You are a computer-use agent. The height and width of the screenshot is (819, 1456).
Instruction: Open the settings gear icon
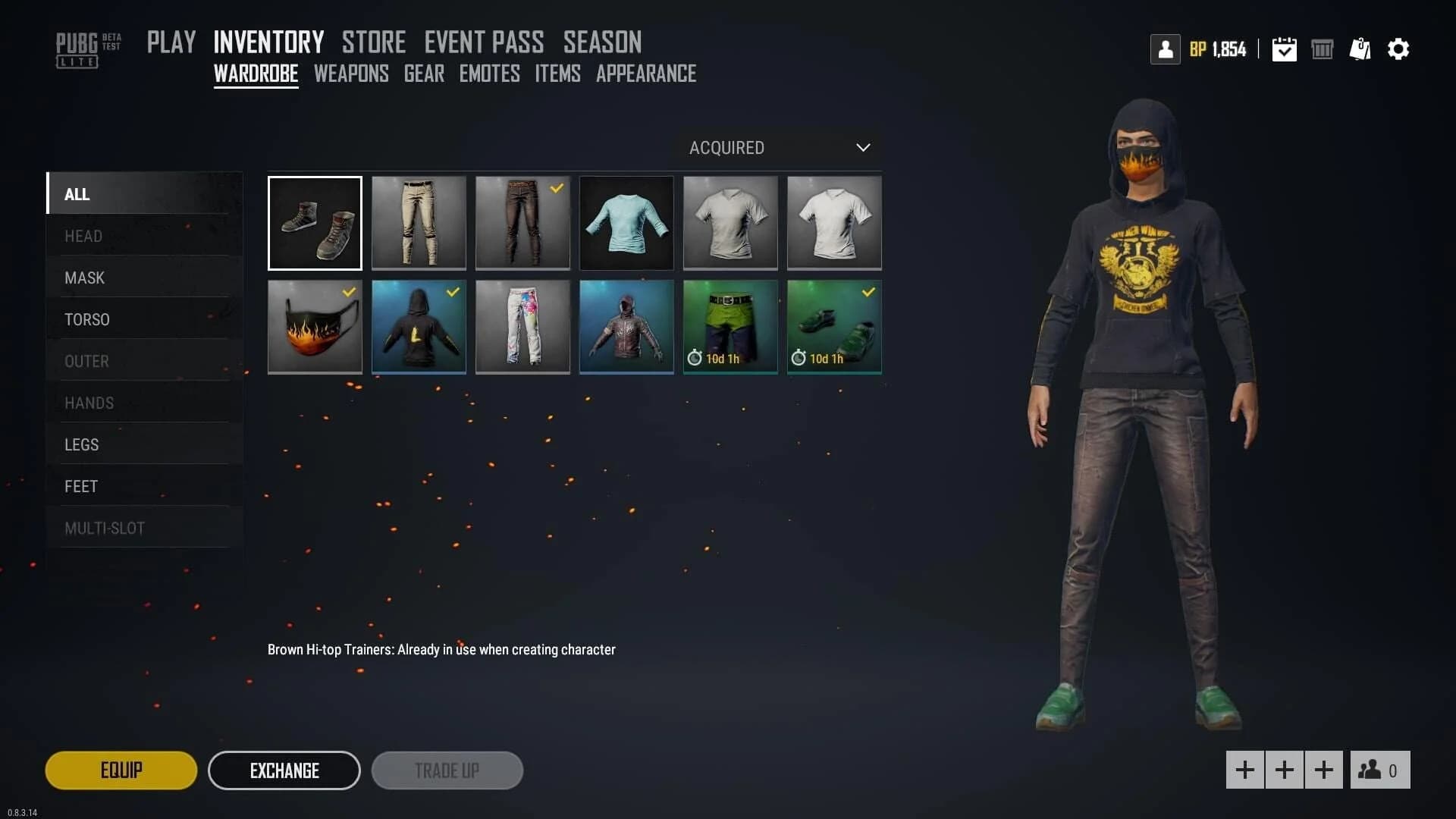tap(1399, 49)
